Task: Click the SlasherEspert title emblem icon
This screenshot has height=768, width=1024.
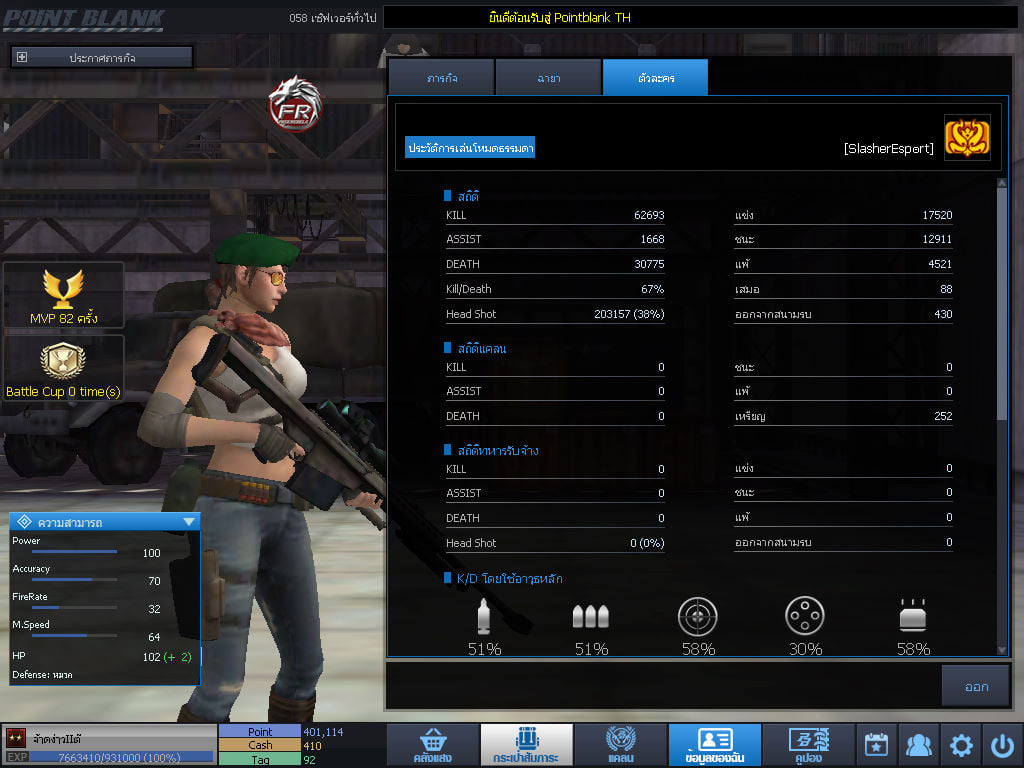Action: 967,138
